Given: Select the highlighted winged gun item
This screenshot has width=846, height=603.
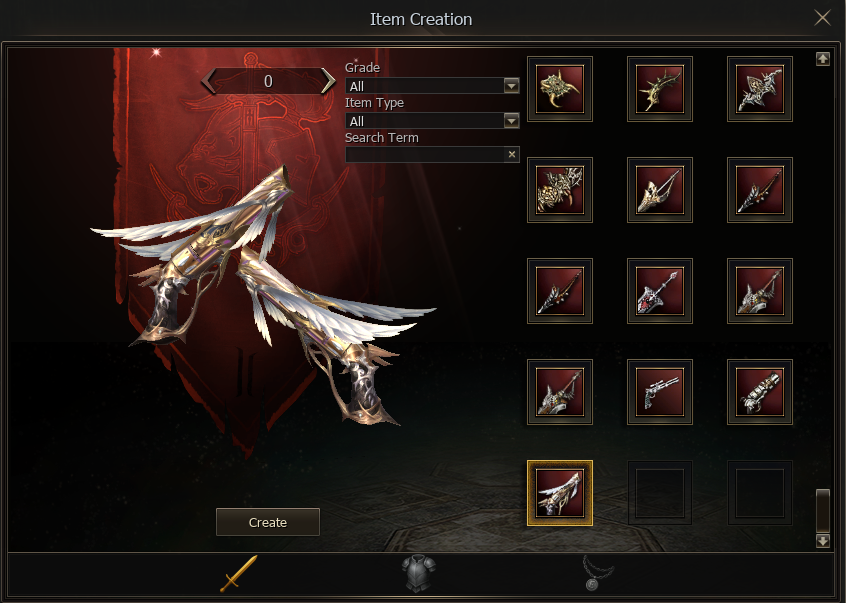Looking at the screenshot, I should (x=560, y=493).
